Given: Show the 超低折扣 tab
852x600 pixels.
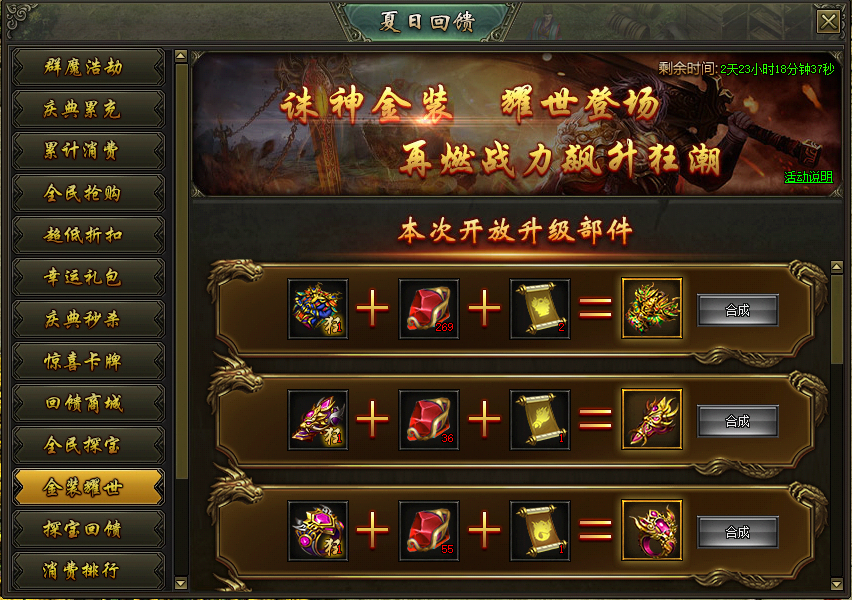Looking at the screenshot, I should [x=88, y=235].
